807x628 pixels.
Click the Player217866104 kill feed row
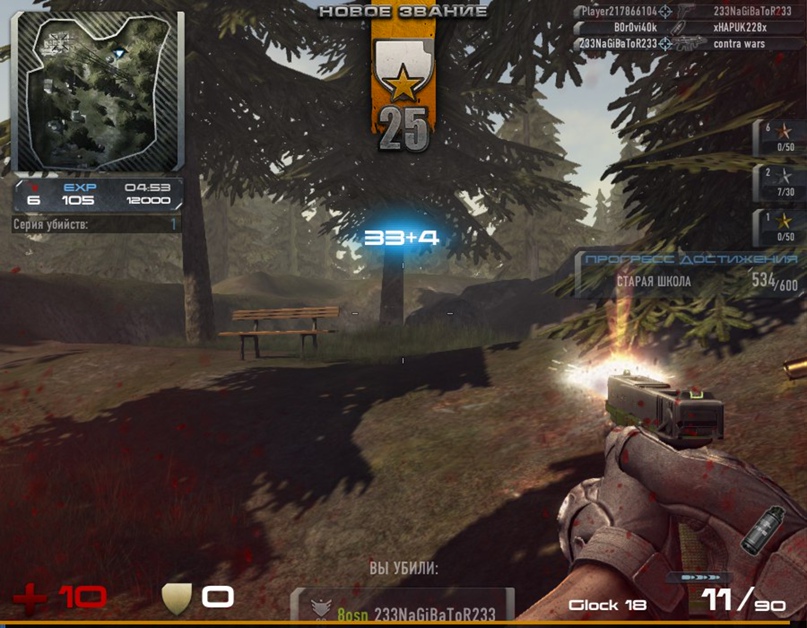692,11
